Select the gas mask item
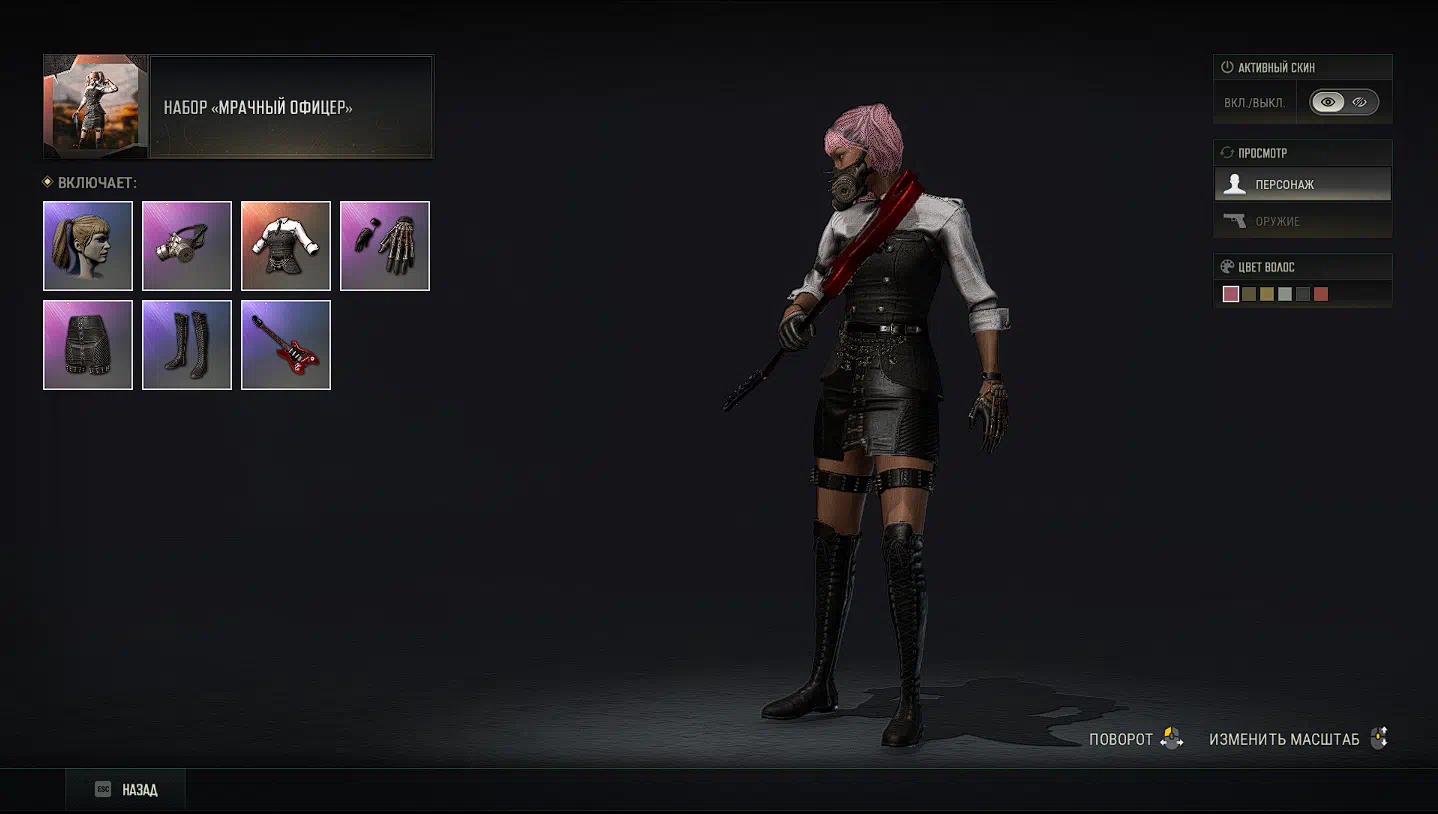 [187, 246]
